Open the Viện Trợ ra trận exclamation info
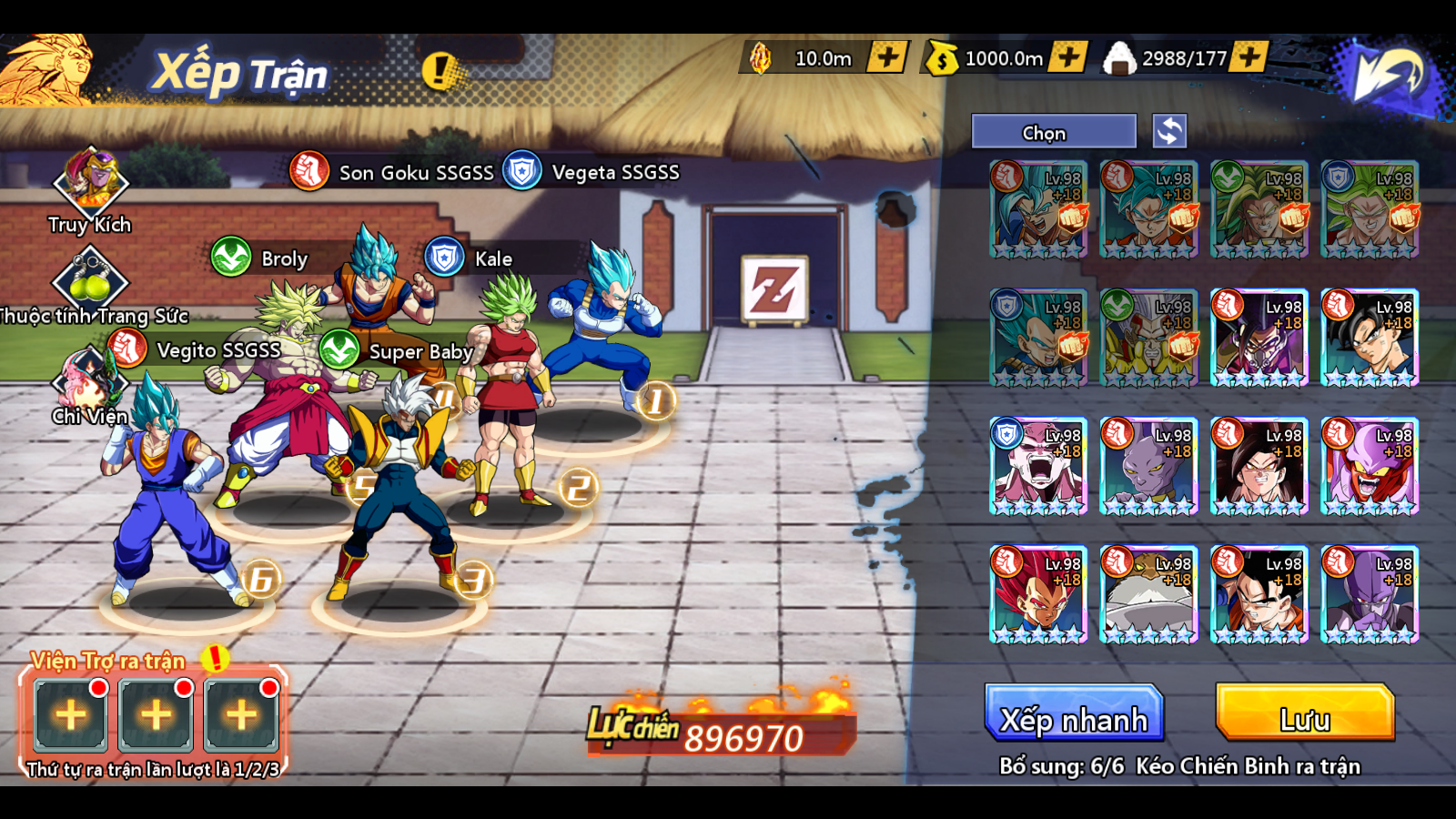 [216, 658]
